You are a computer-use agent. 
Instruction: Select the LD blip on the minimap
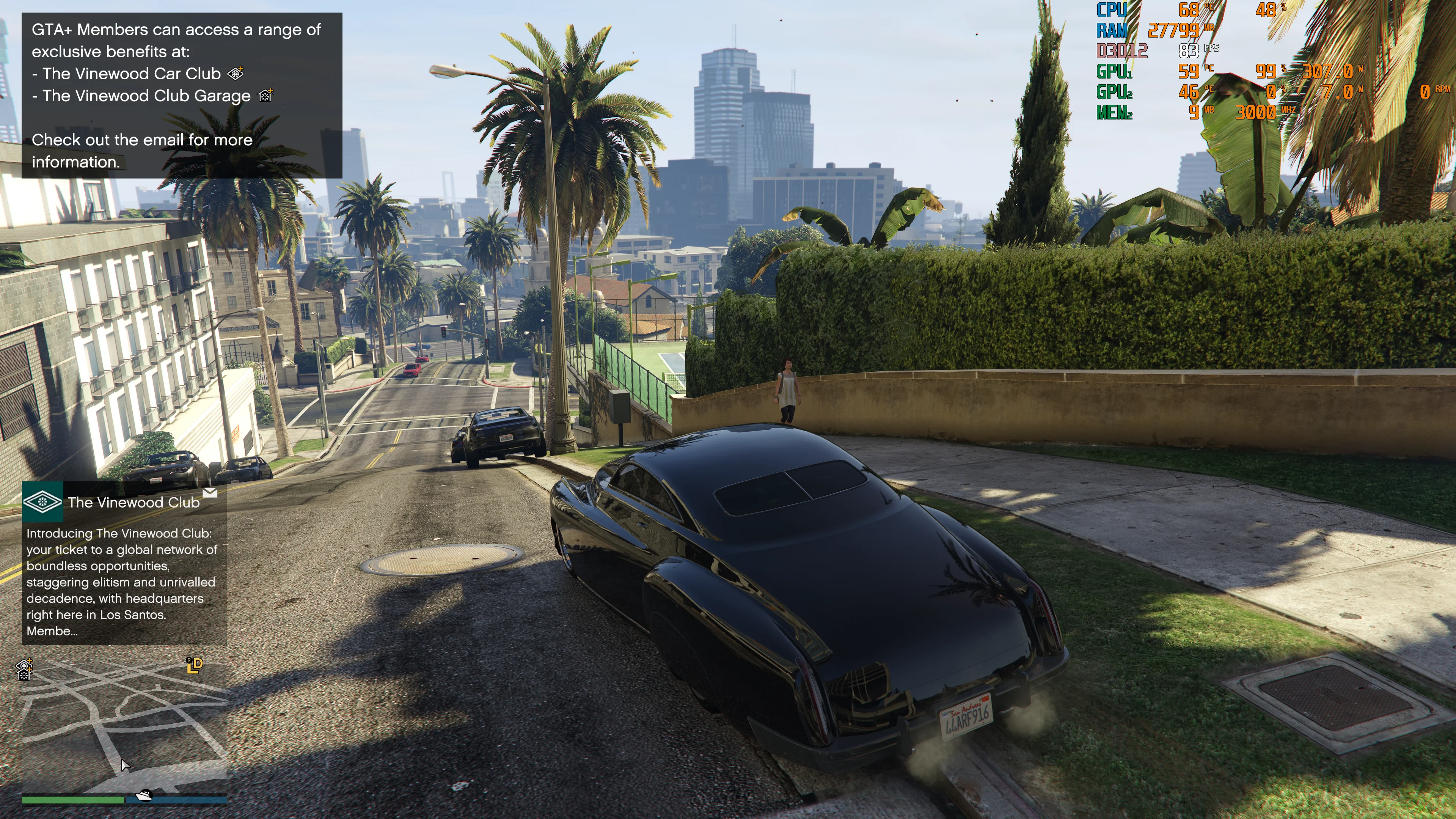(x=195, y=665)
